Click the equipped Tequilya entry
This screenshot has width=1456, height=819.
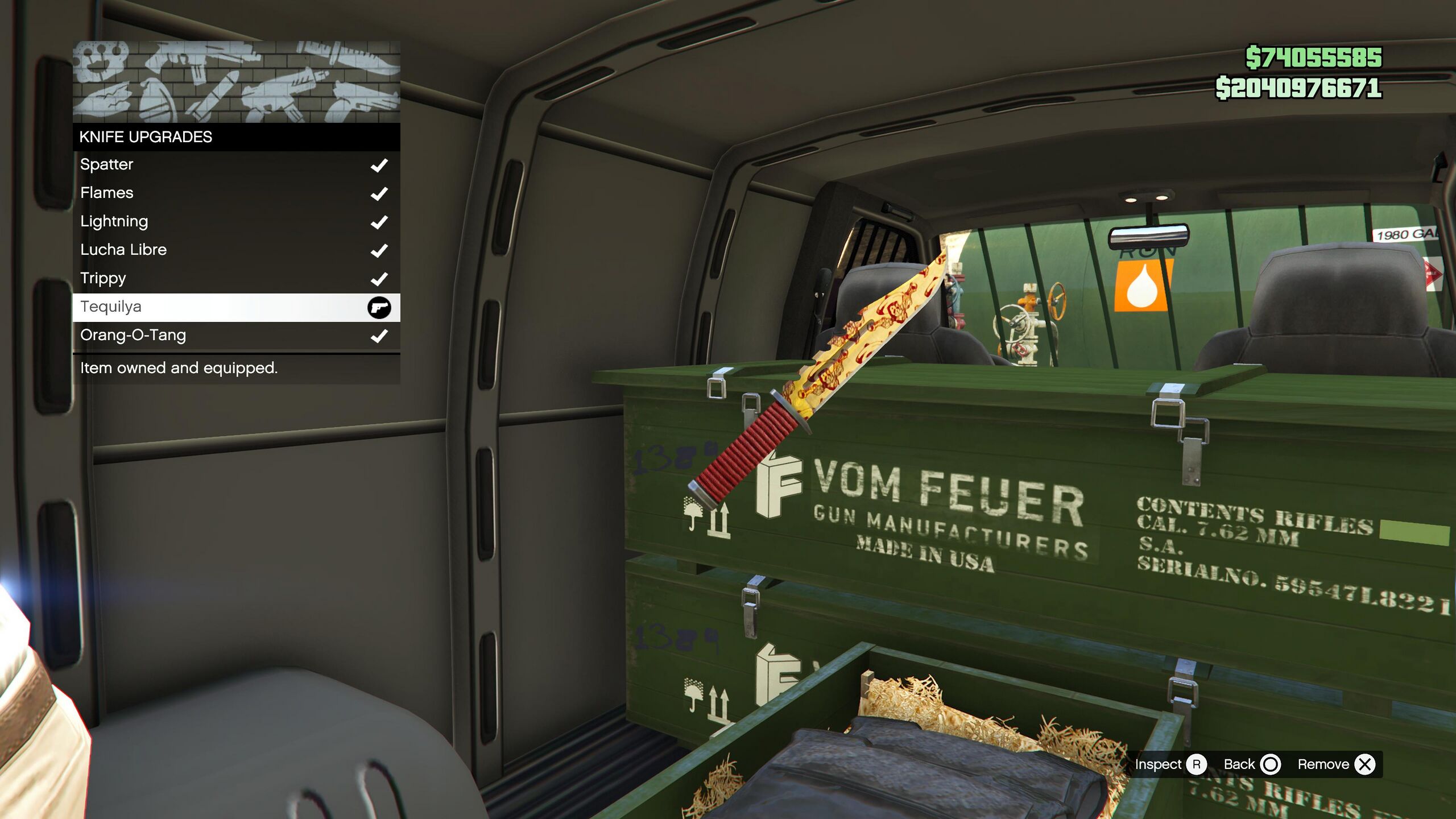click(x=236, y=307)
